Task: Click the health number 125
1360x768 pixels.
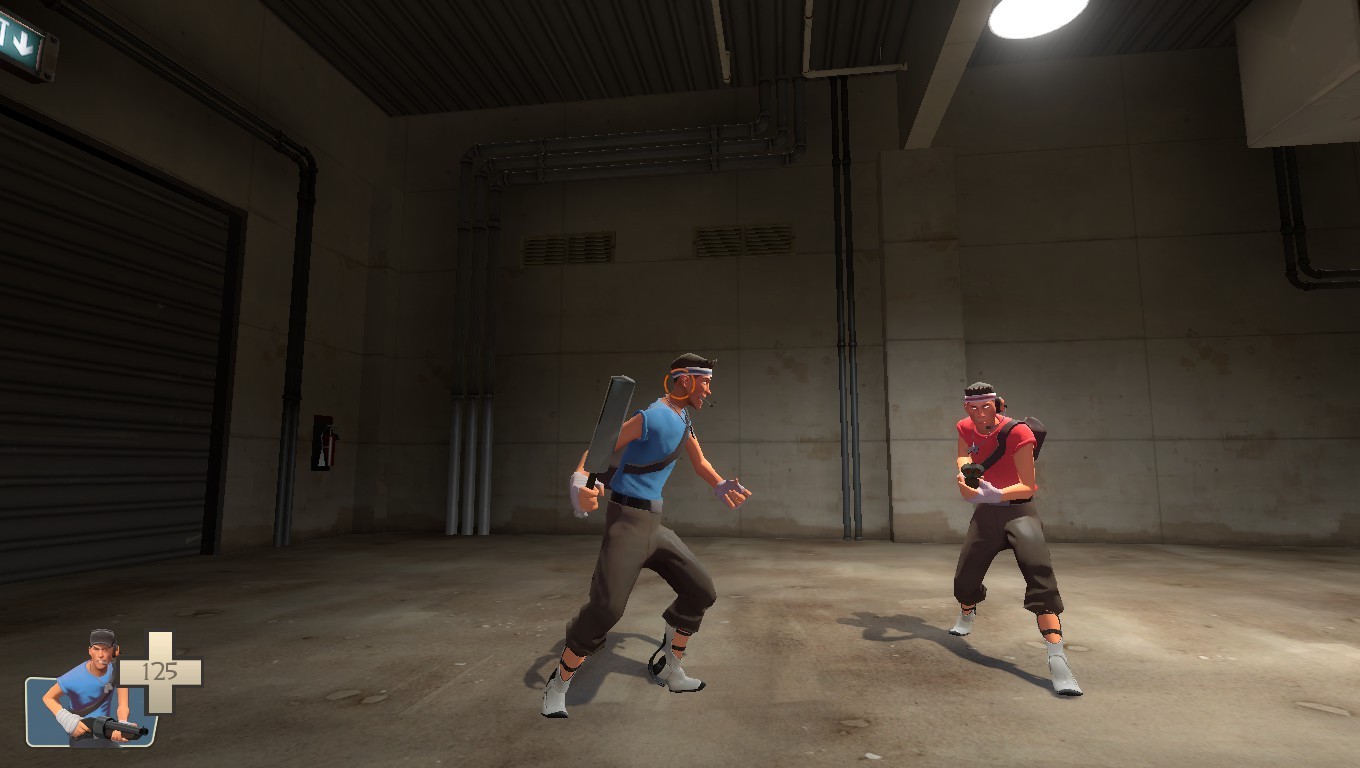Action: pyautogui.click(x=160, y=670)
